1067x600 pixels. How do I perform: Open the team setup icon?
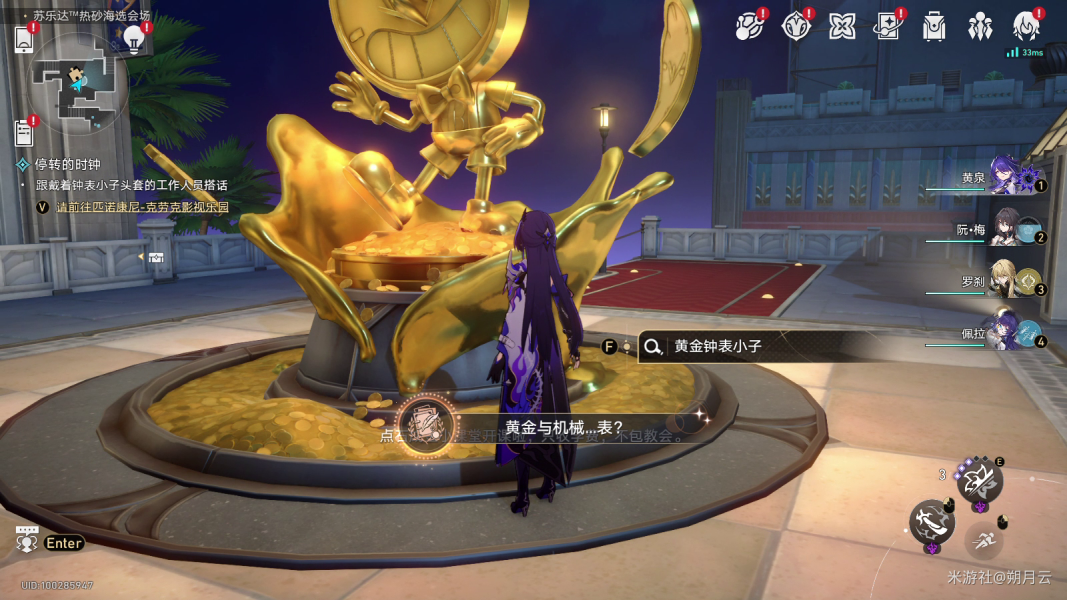[x=980, y=26]
